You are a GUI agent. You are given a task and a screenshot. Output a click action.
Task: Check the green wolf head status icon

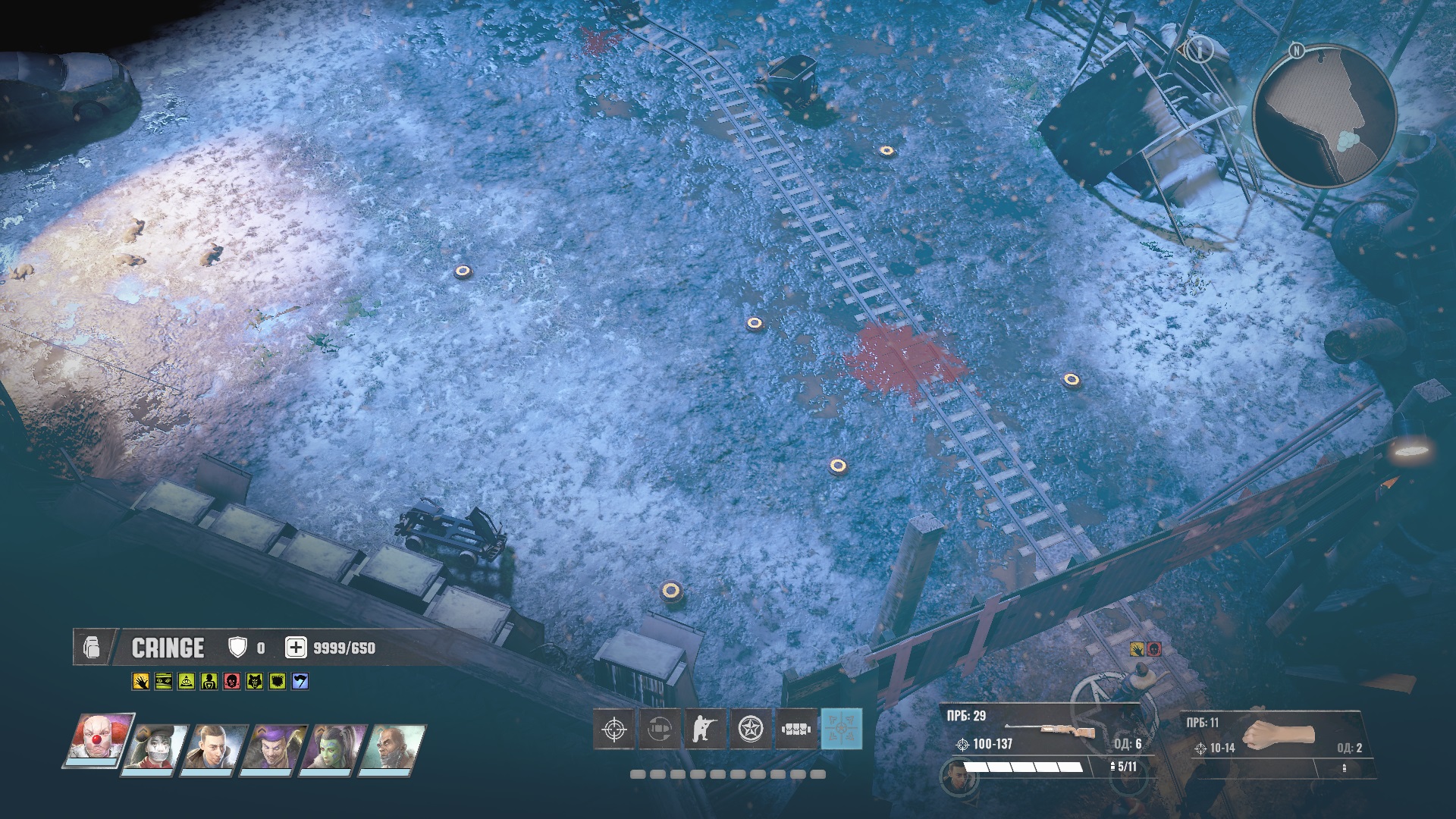coord(254,681)
